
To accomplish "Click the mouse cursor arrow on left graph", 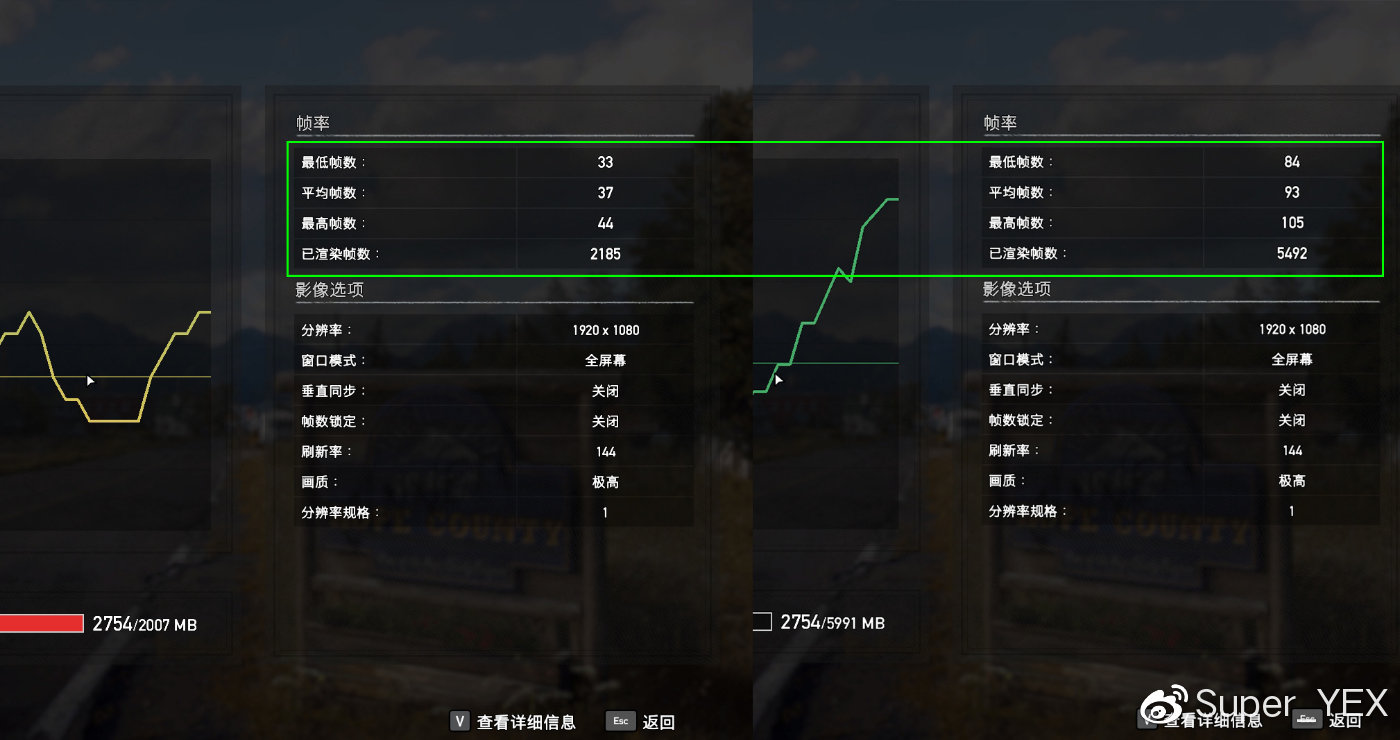I will [90, 380].
